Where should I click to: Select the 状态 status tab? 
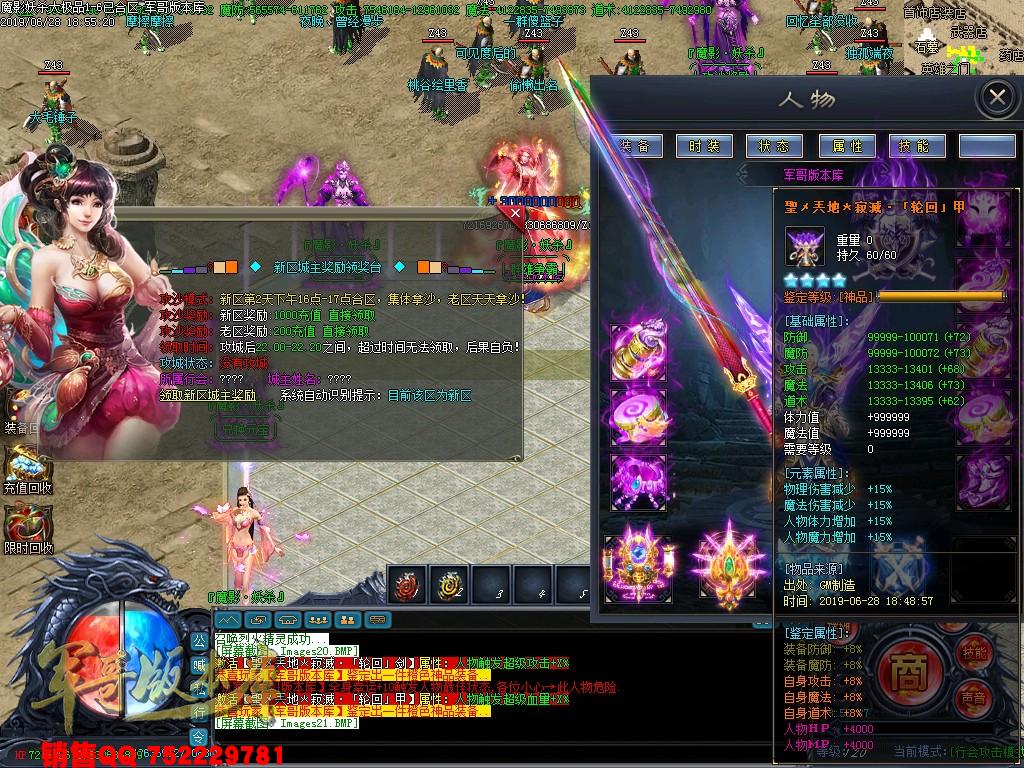(773, 146)
